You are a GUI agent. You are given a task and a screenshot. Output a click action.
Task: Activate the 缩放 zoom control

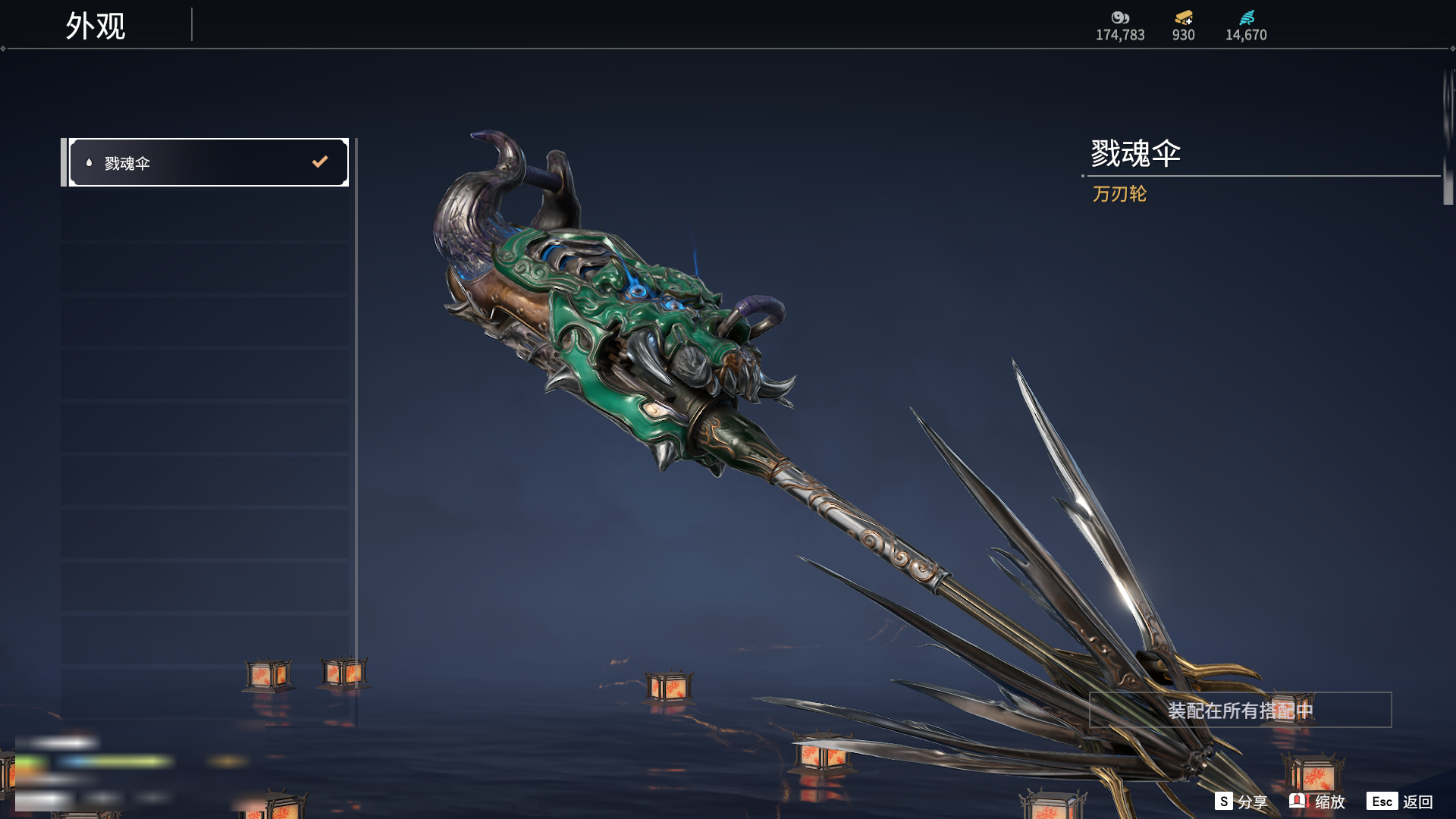(1317, 802)
